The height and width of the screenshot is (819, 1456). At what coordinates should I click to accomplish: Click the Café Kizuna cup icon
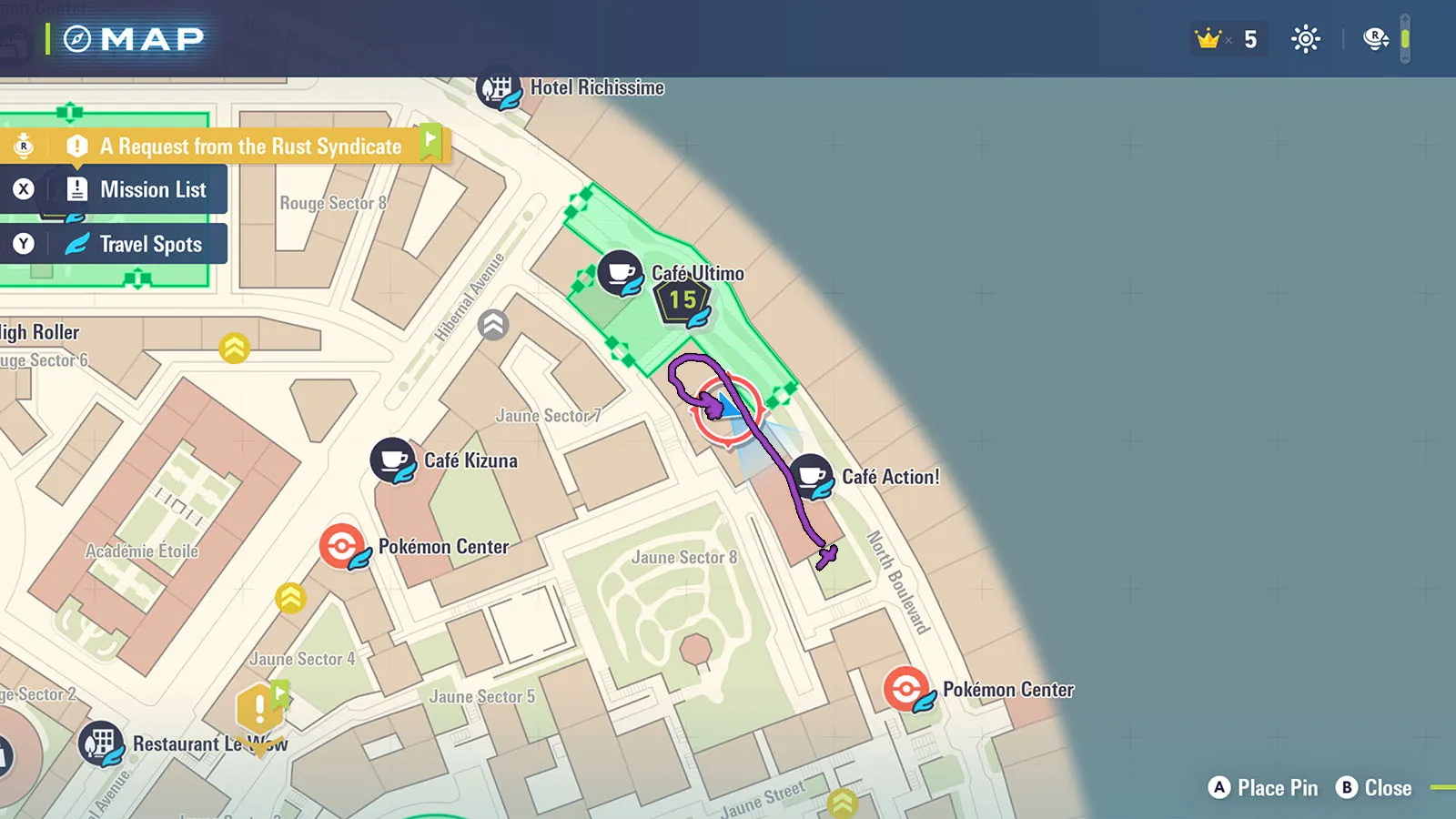point(393,460)
